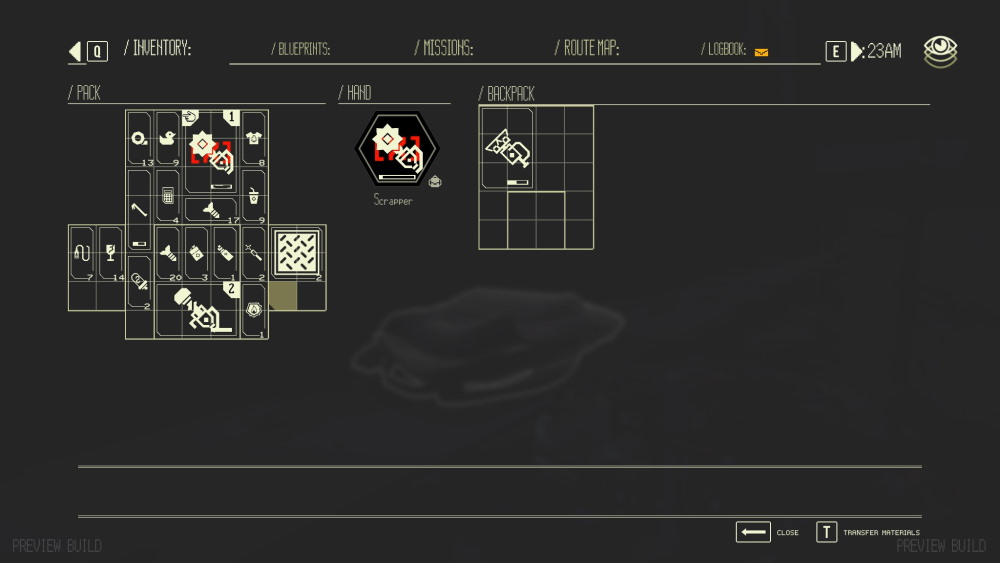Open the Missions tab
1000x563 pixels.
444,48
